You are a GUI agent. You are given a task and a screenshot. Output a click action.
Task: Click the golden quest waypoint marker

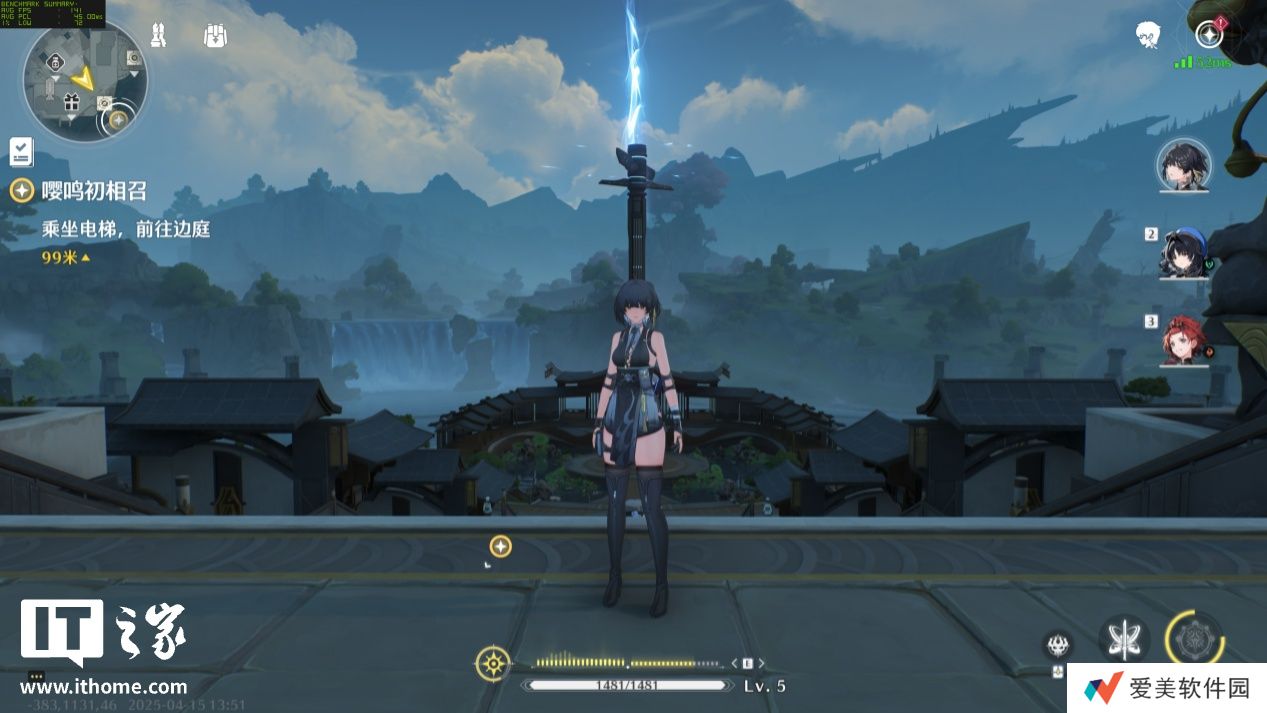tap(500, 546)
